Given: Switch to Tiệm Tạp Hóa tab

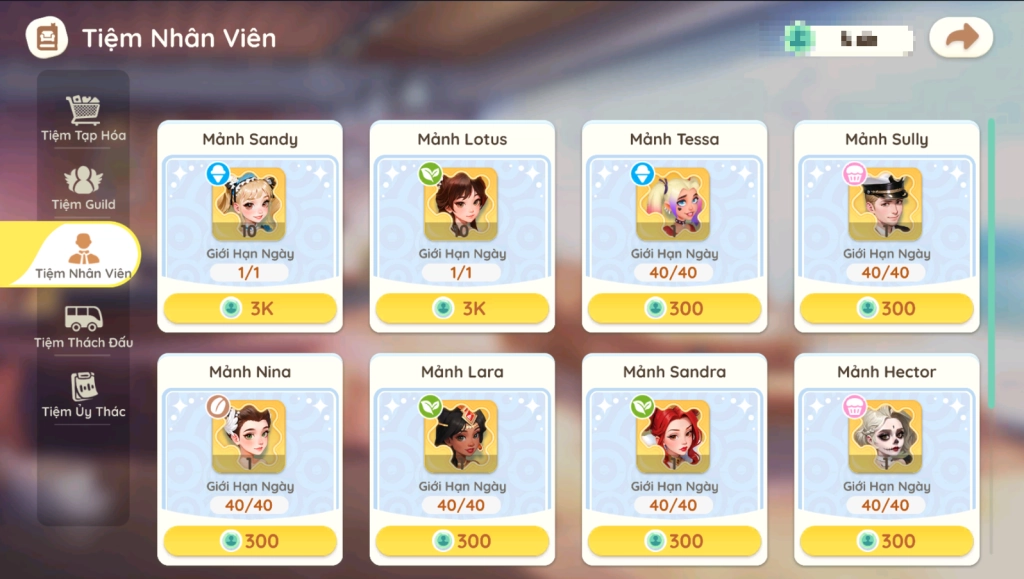Looking at the screenshot, I should [83, 119].
